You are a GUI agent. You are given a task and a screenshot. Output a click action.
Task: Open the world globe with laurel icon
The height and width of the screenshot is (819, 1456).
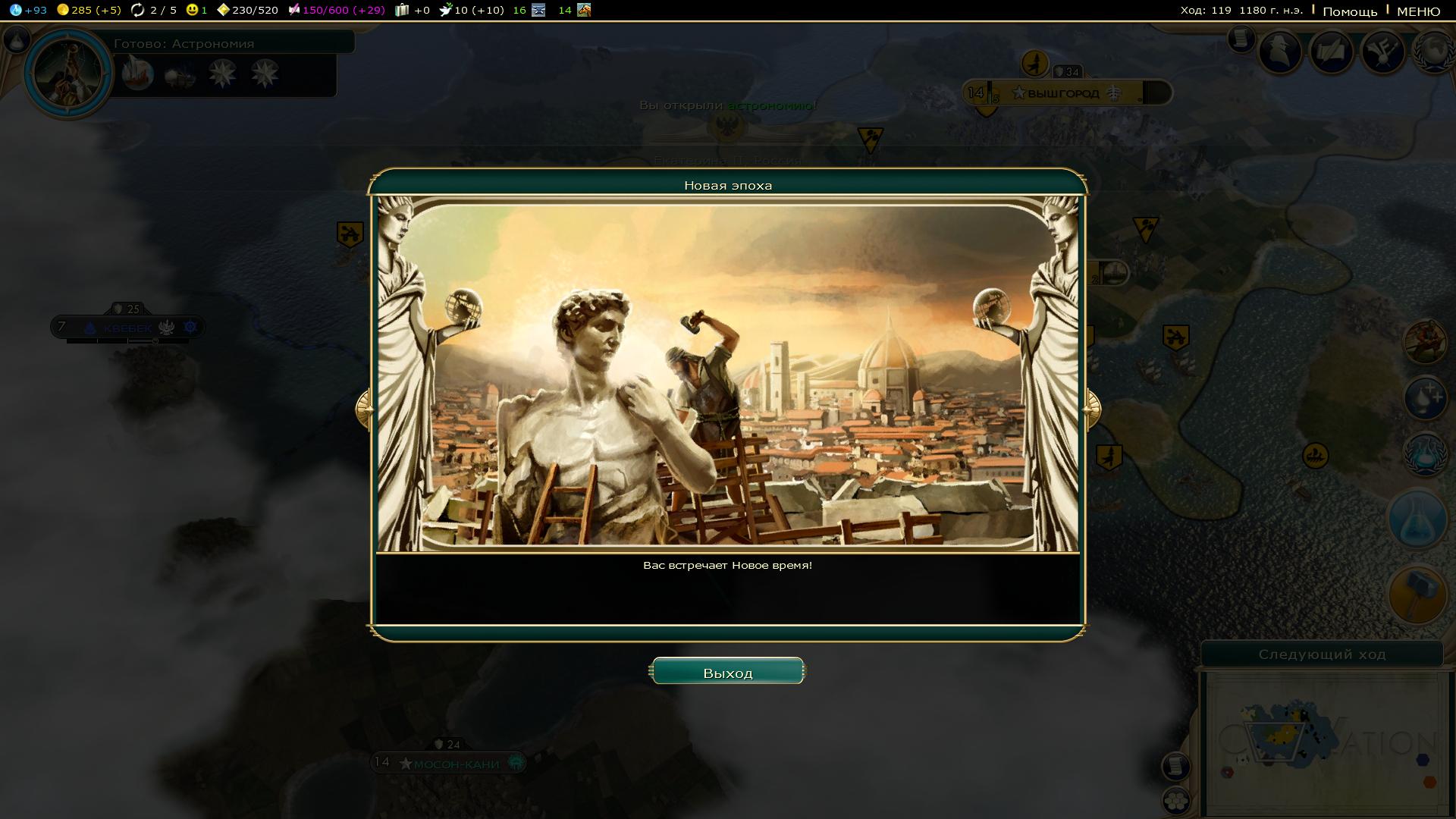pyautogui.click(x=1433, y=52)
